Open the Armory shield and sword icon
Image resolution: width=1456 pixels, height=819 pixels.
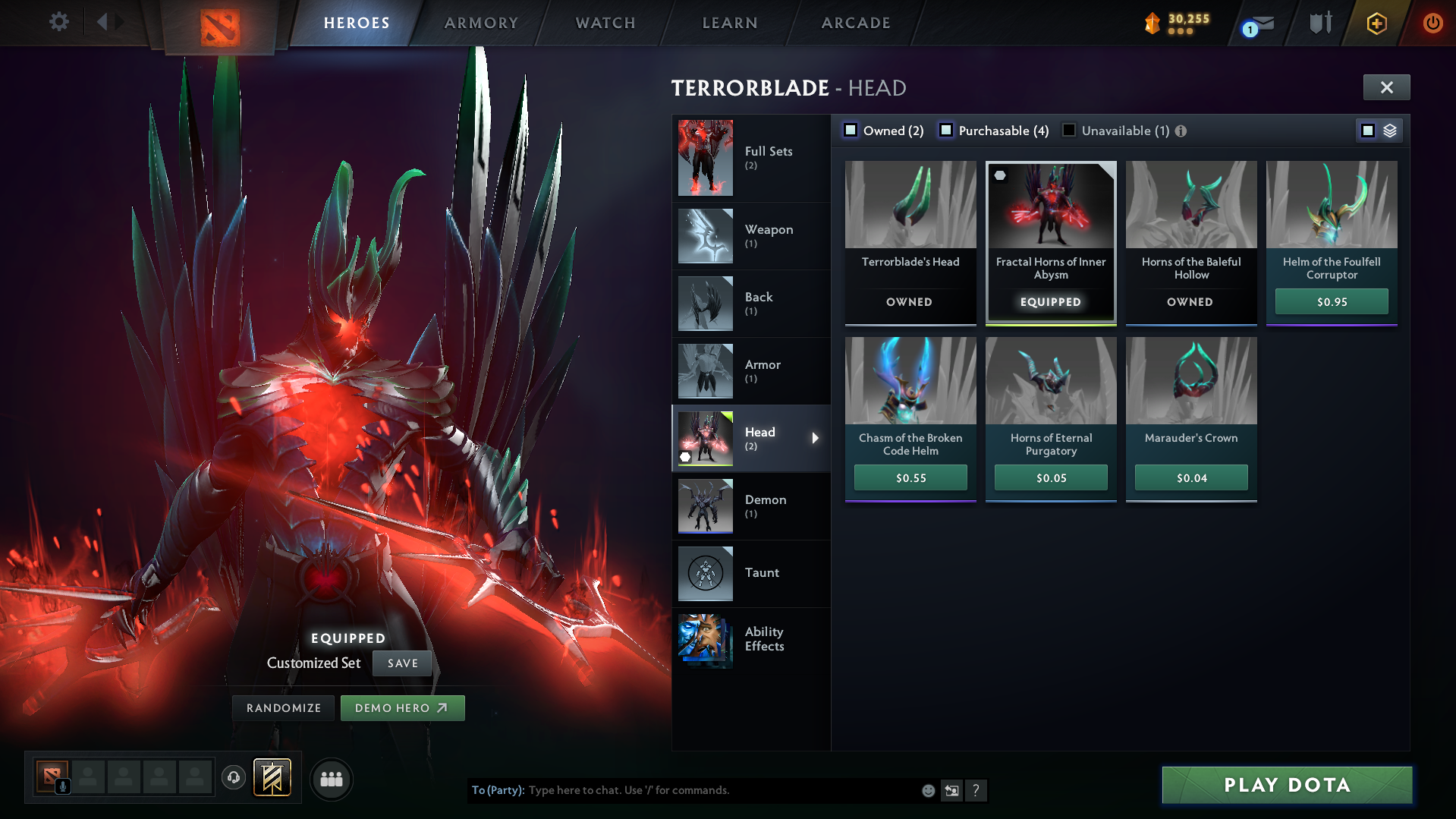(1319, 23)
